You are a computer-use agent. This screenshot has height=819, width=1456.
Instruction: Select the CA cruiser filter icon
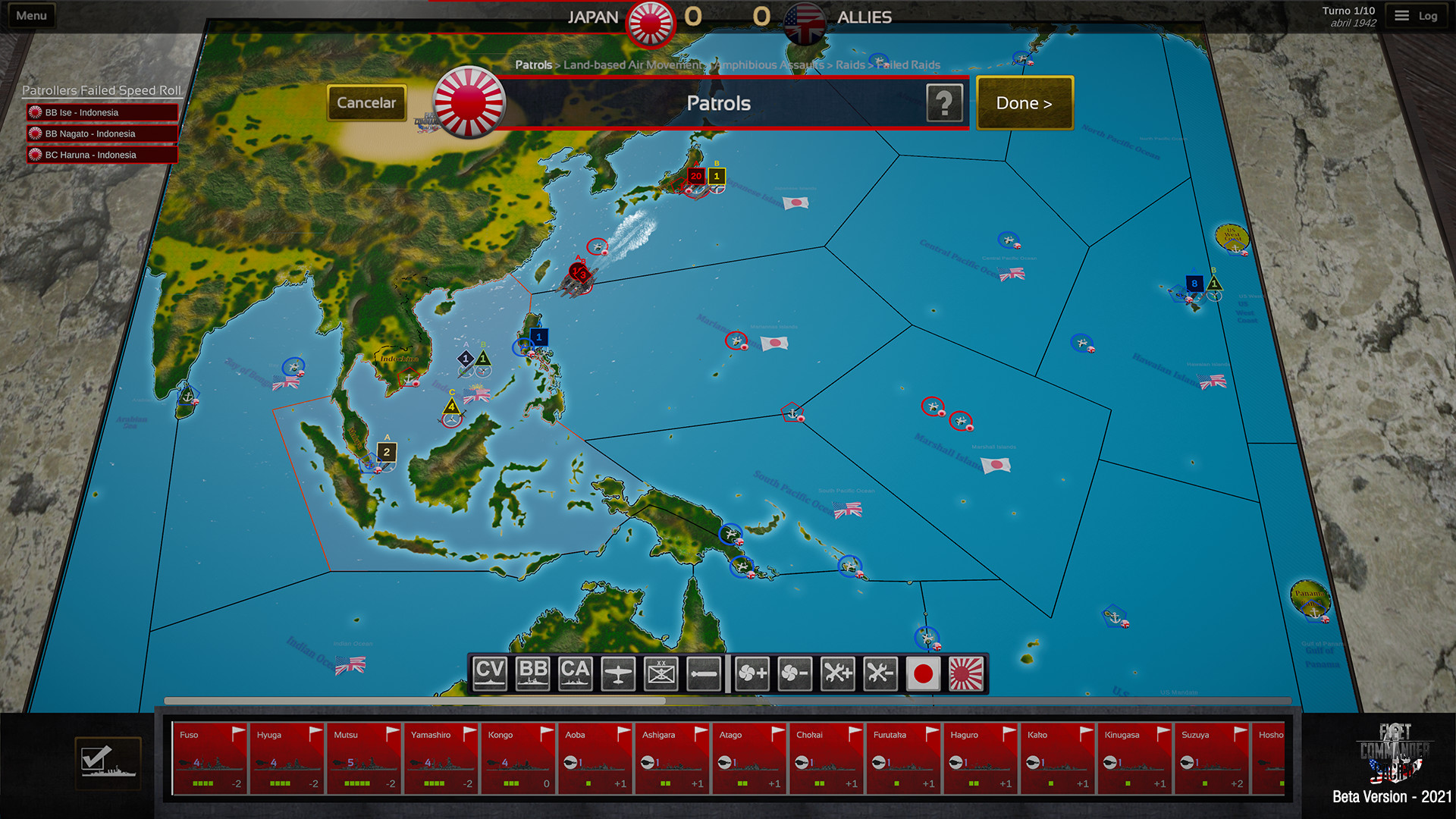tap(575, 672)
